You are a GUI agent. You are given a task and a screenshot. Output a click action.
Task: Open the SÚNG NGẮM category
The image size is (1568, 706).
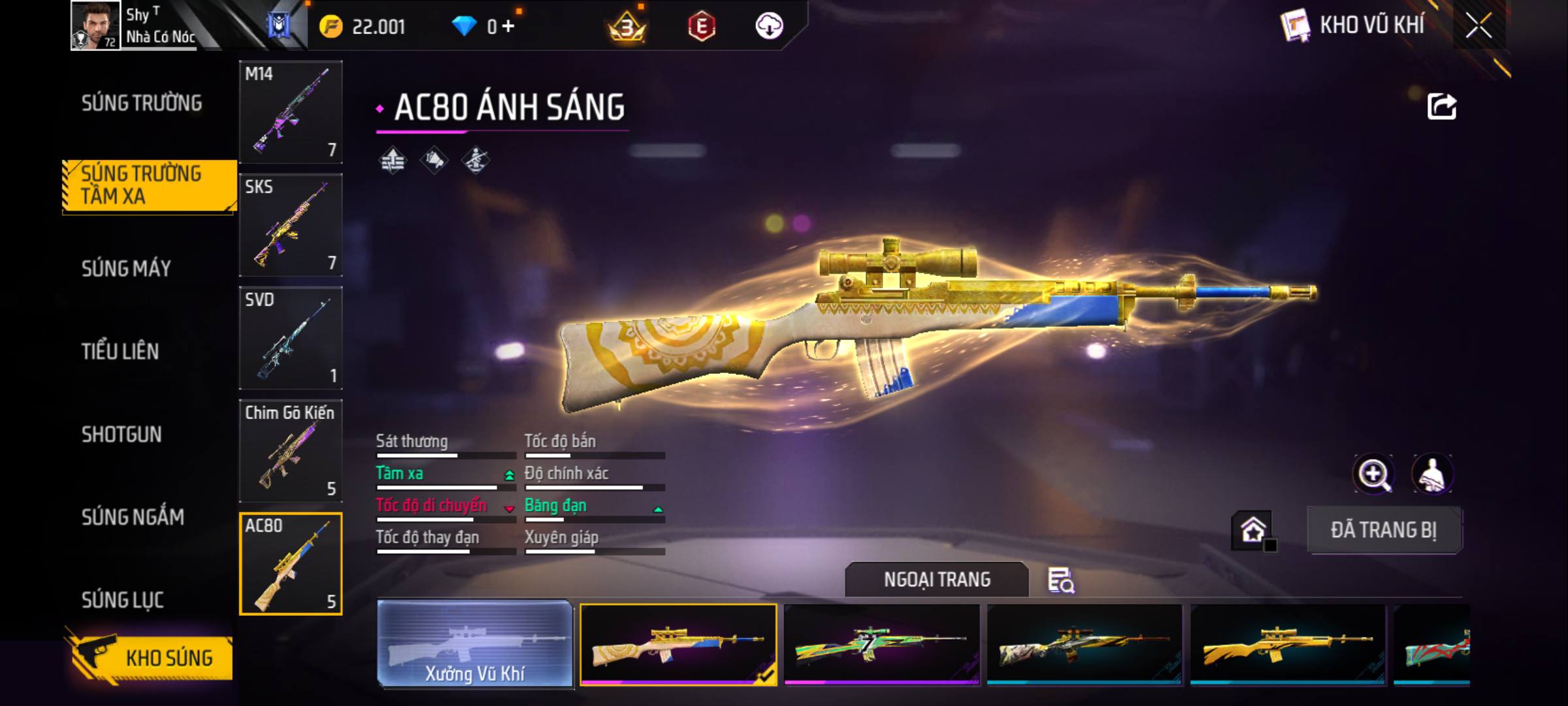coord(133,518)
